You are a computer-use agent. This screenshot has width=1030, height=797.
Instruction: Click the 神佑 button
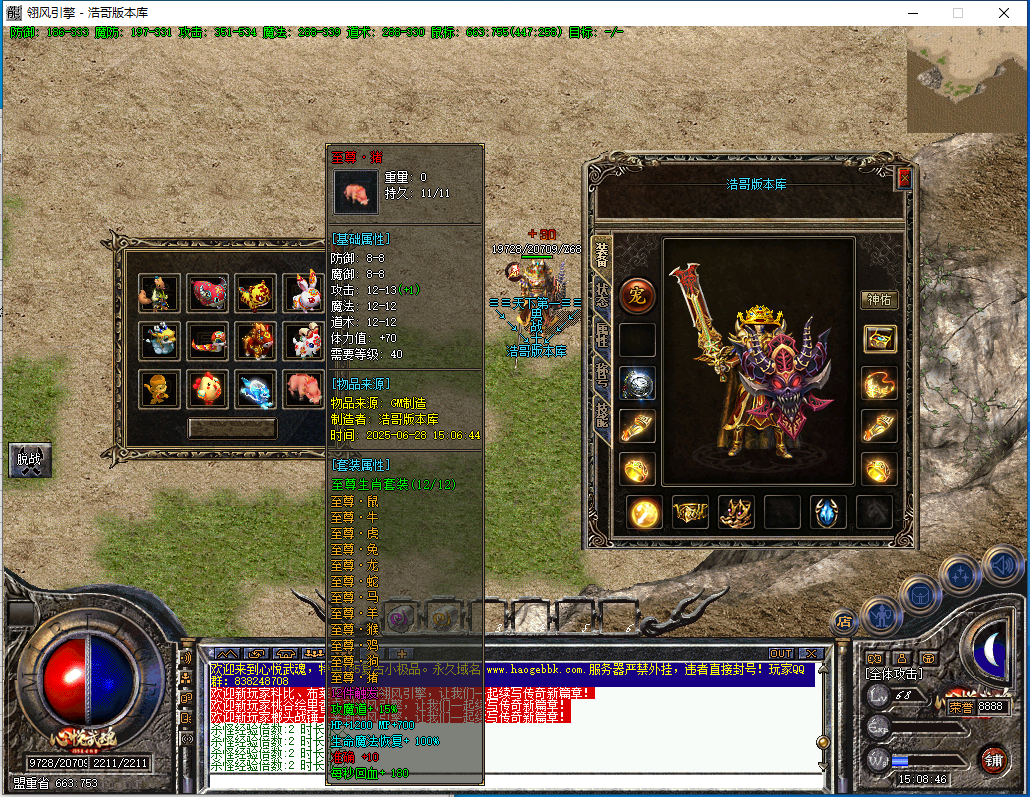click(879, 299)
